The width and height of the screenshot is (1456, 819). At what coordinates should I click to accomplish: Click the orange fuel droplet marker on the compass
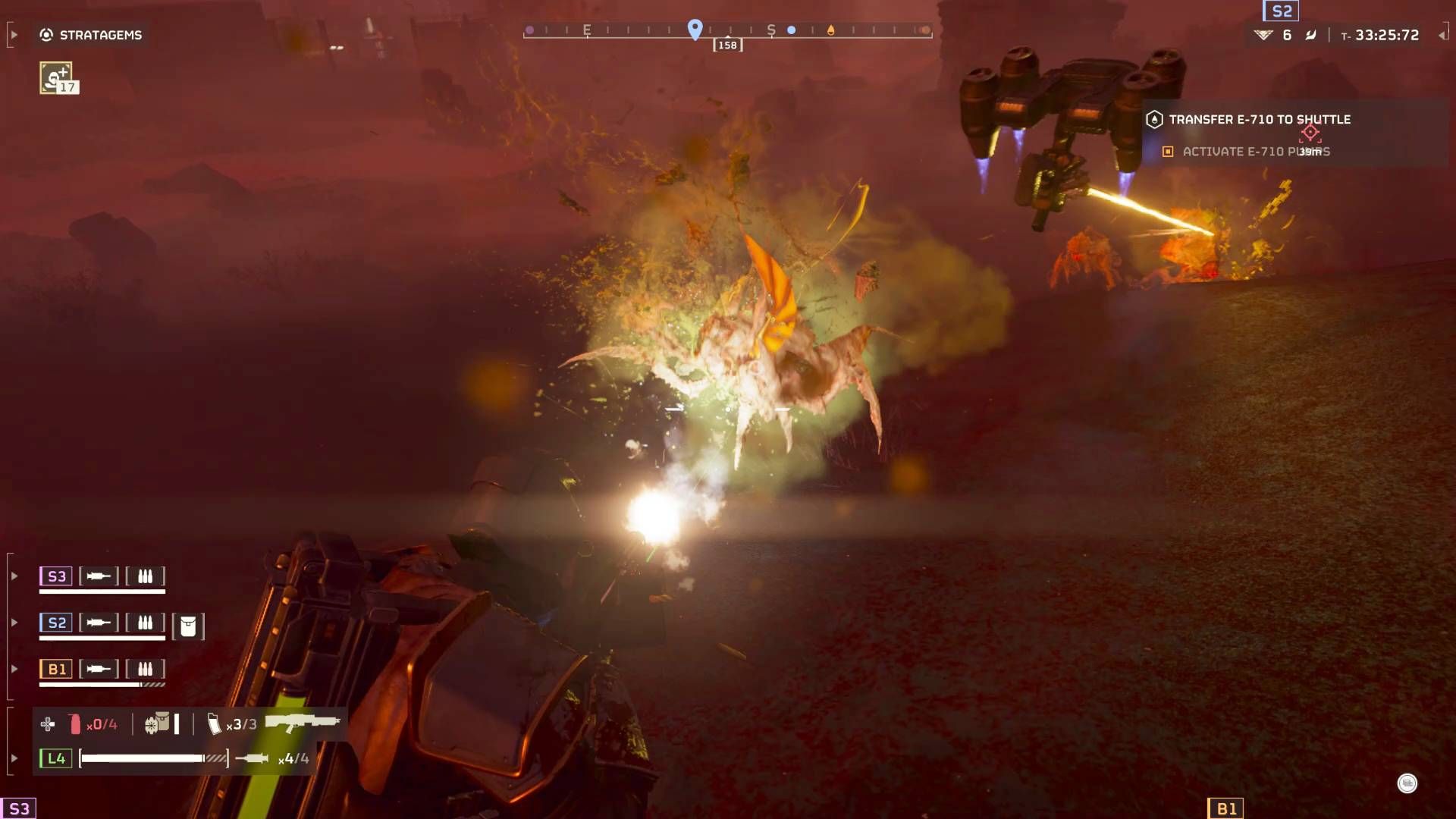pos(832,30)
